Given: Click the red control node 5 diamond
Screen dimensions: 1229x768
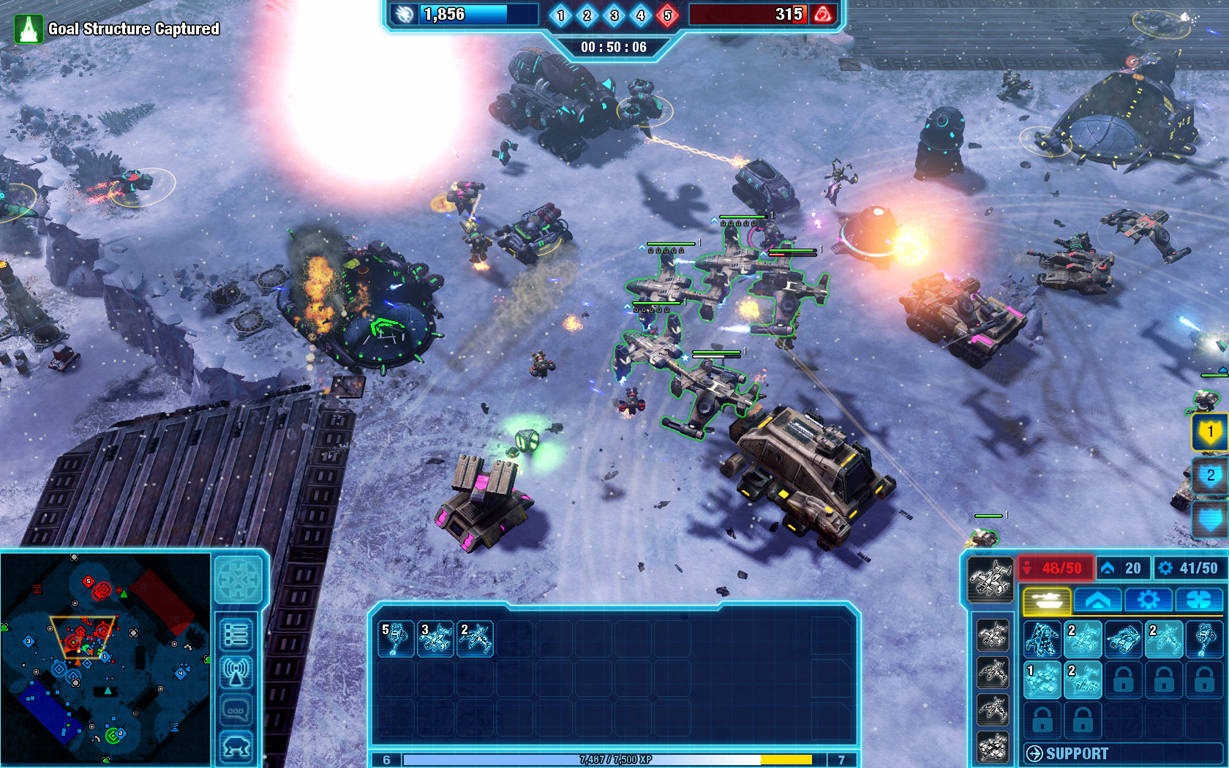Looking at the screenshot, I should point(667,15).
